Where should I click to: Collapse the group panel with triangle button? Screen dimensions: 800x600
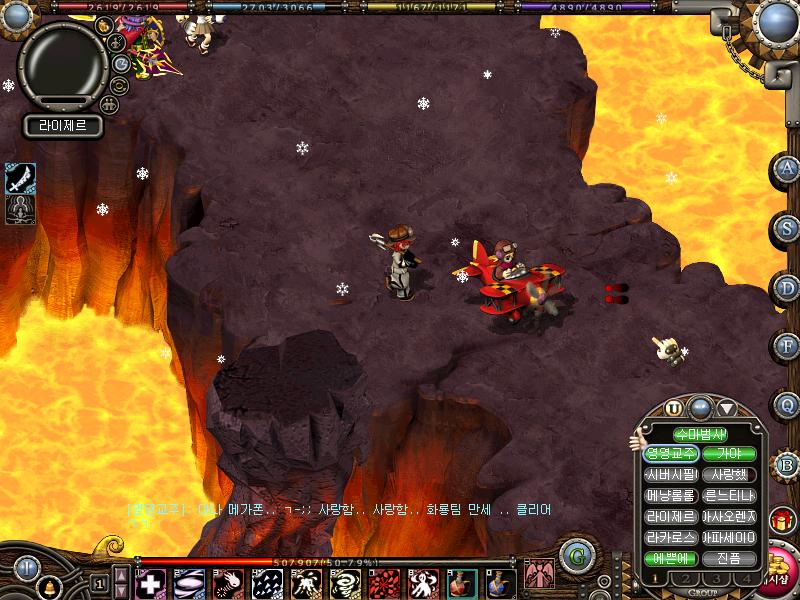(x=727, y=408)
